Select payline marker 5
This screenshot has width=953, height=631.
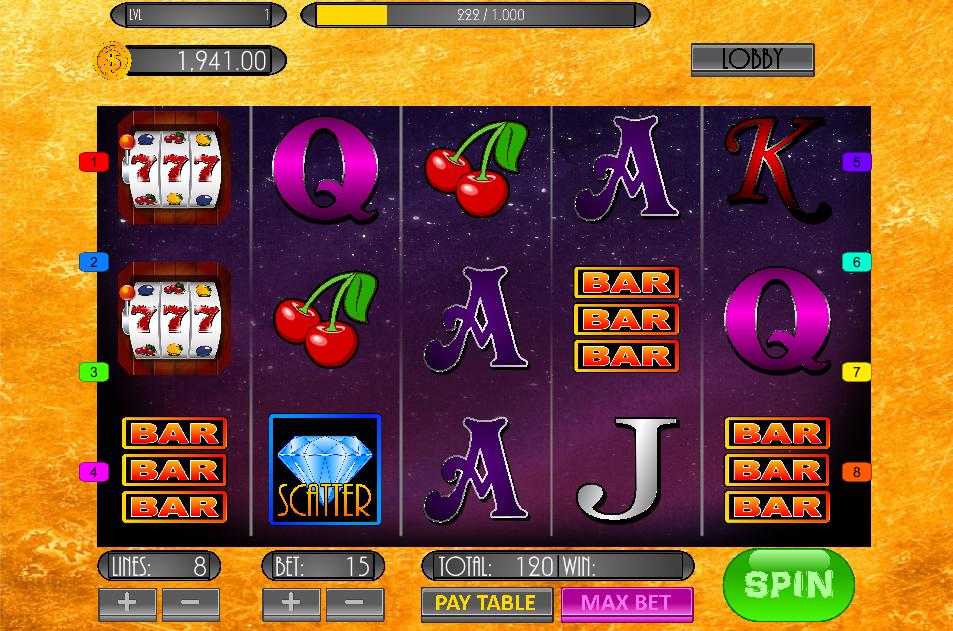click(856, 162)
